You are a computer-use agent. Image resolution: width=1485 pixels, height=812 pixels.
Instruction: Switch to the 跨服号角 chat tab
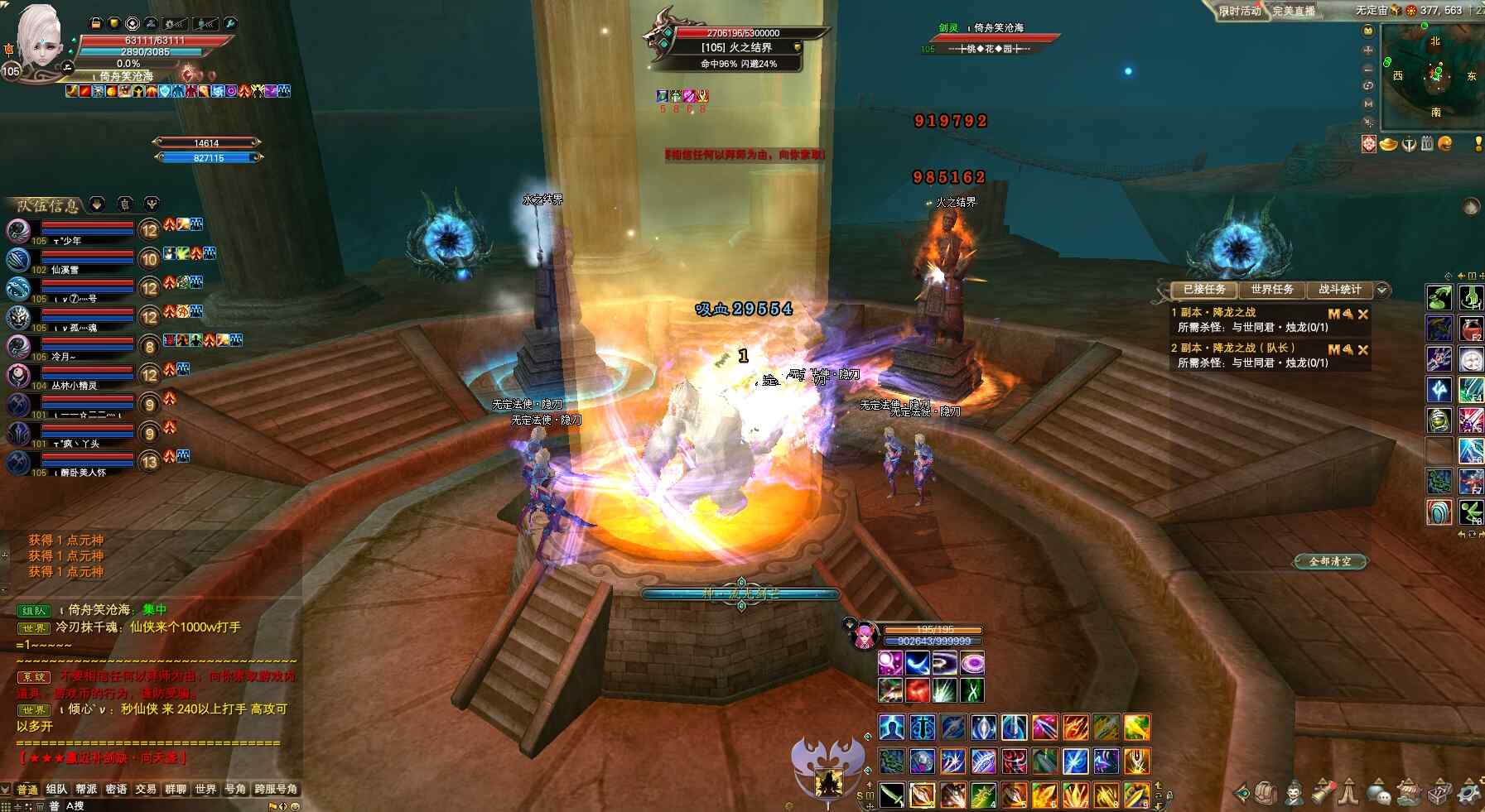click(x=276, y=790)
